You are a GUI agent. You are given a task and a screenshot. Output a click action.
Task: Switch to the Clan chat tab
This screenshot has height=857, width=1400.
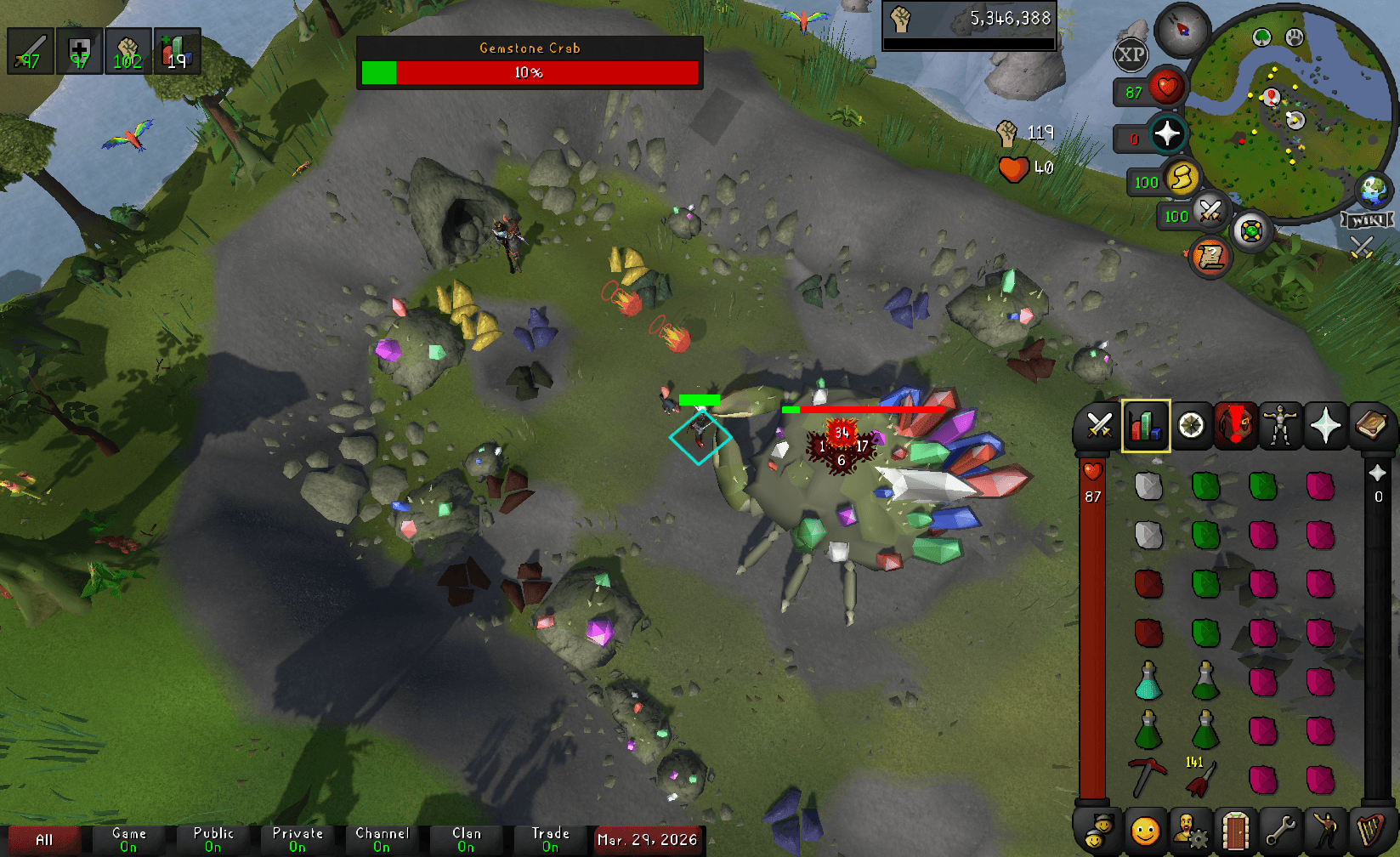(x=466, y=837)
